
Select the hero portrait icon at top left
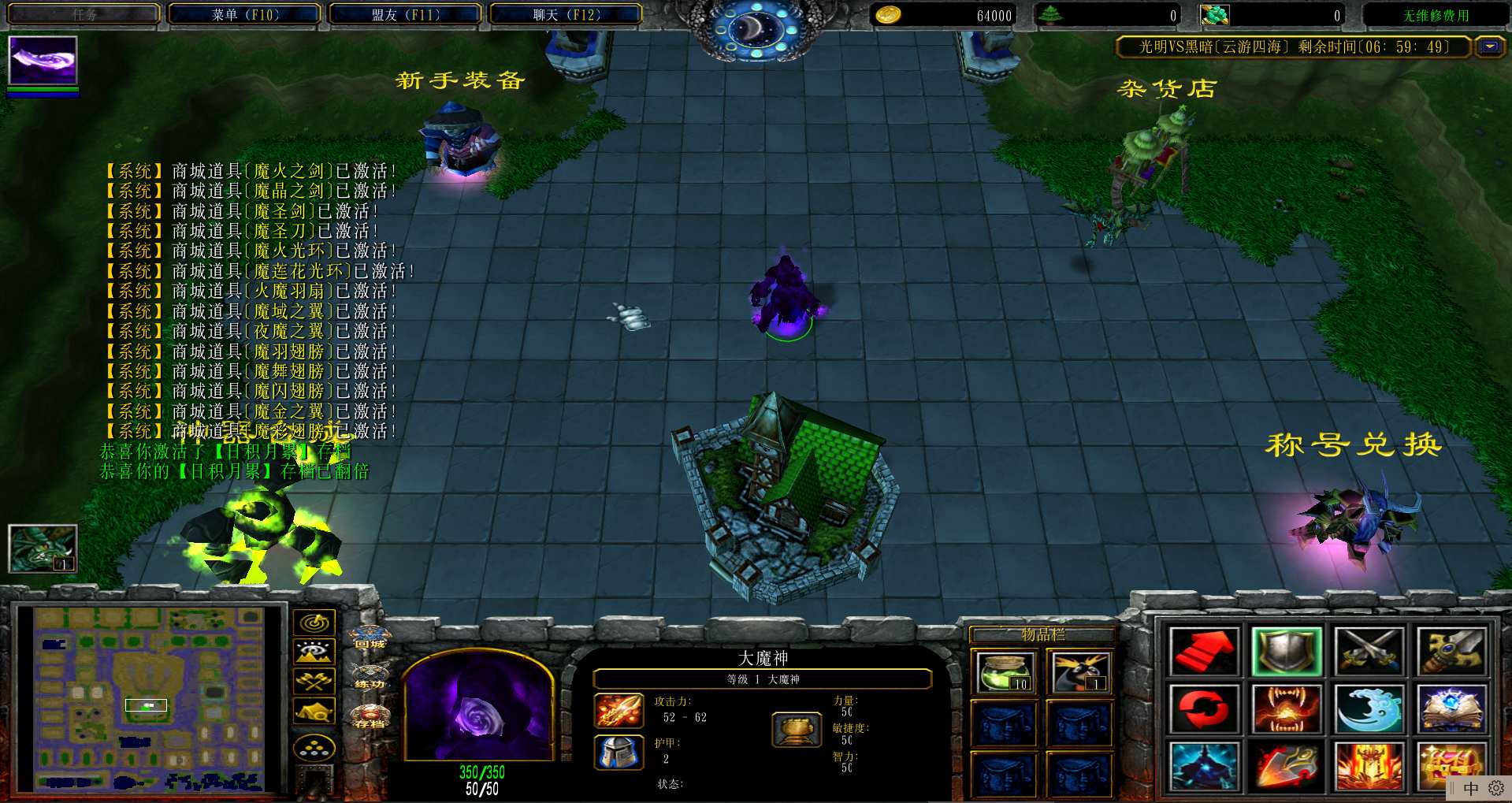pyautogui.click(x=43, y=60)
